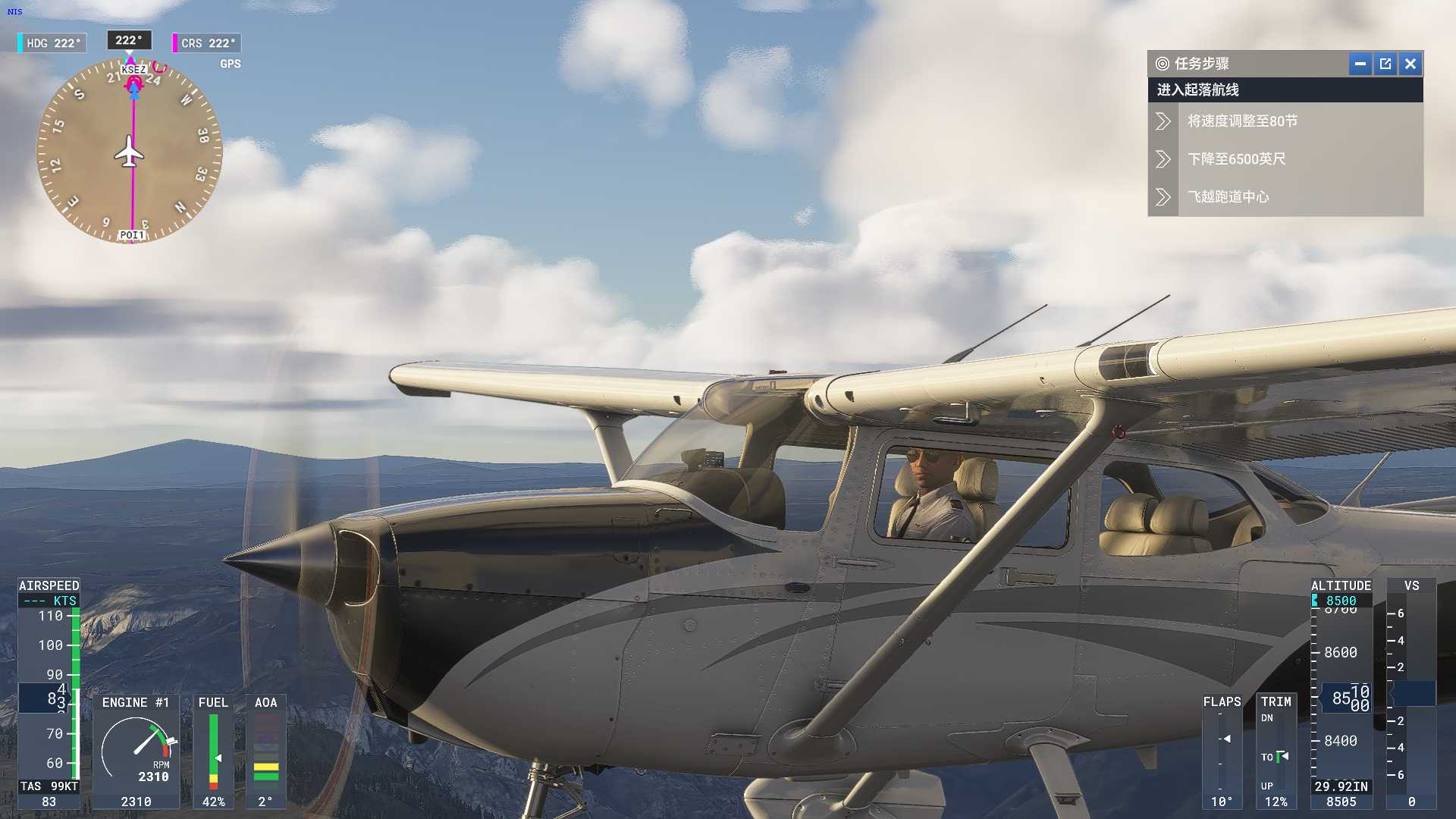1456x819 pixels.
Task: Click the compass navigation minimap
Action: click(x=130, y=152)
